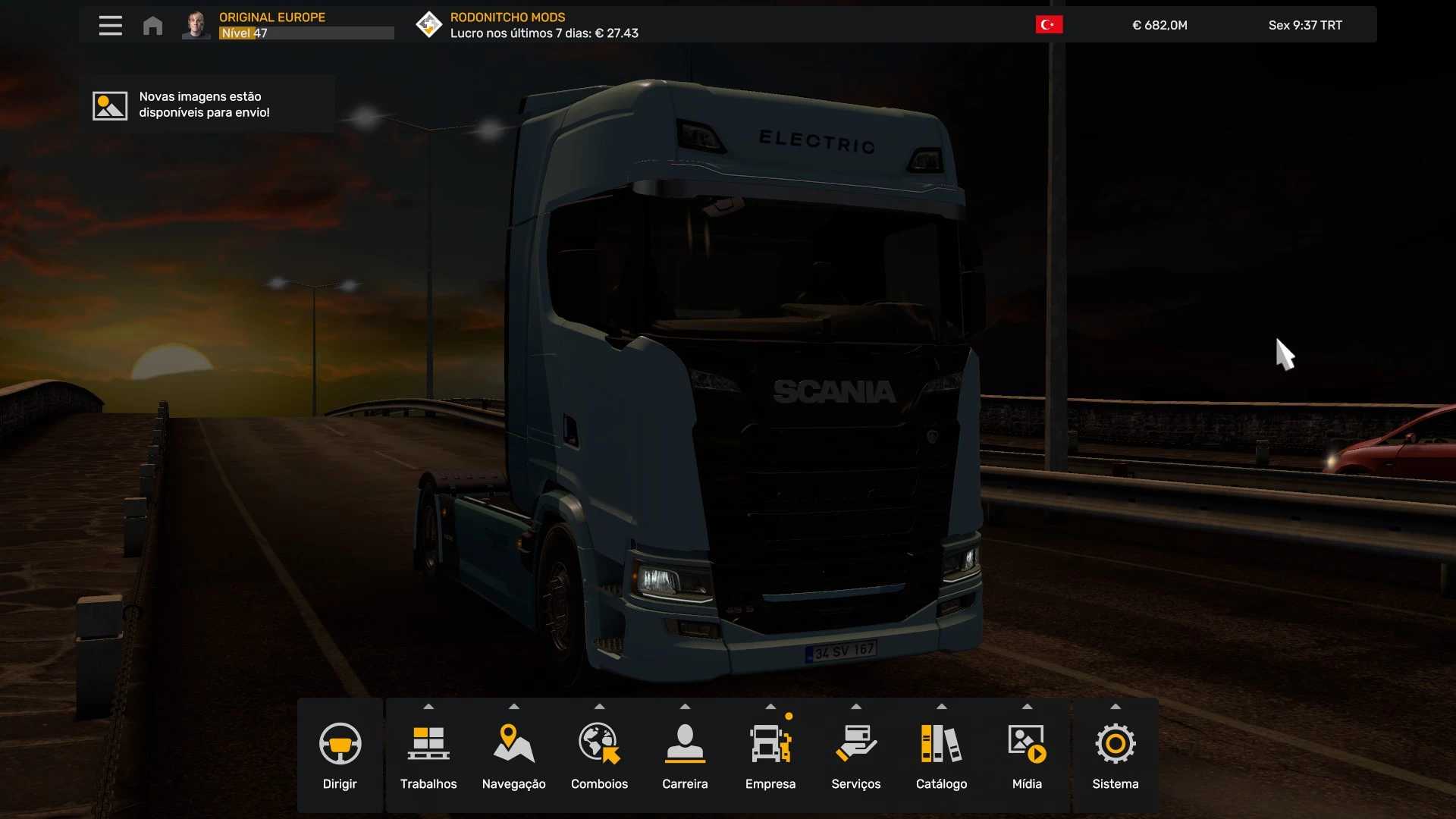The width and height of the screenshot is (1456, 819).
Task: Show the Carreira career menu
Action: click(685, 755)
